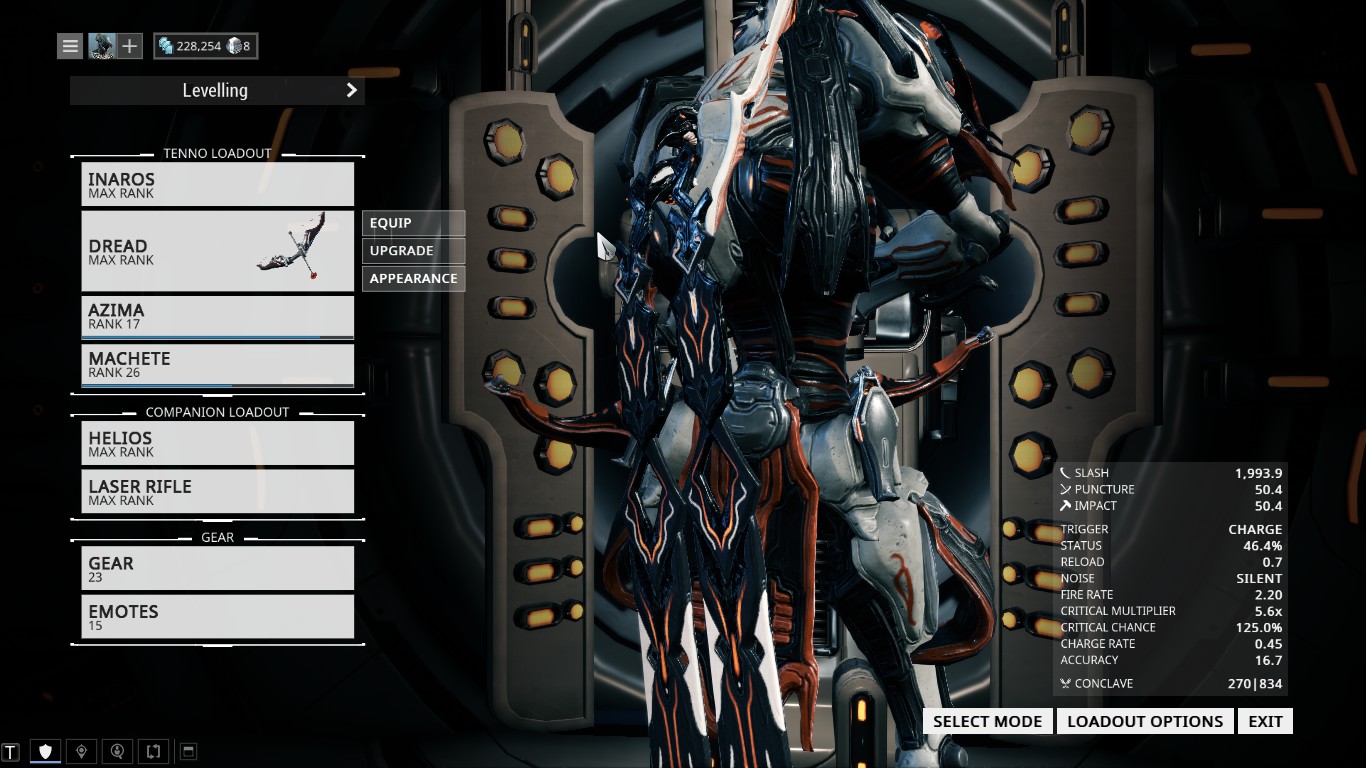
Task: Select the Laser Rifle companion weapon
Action: [x=217, y=492]
